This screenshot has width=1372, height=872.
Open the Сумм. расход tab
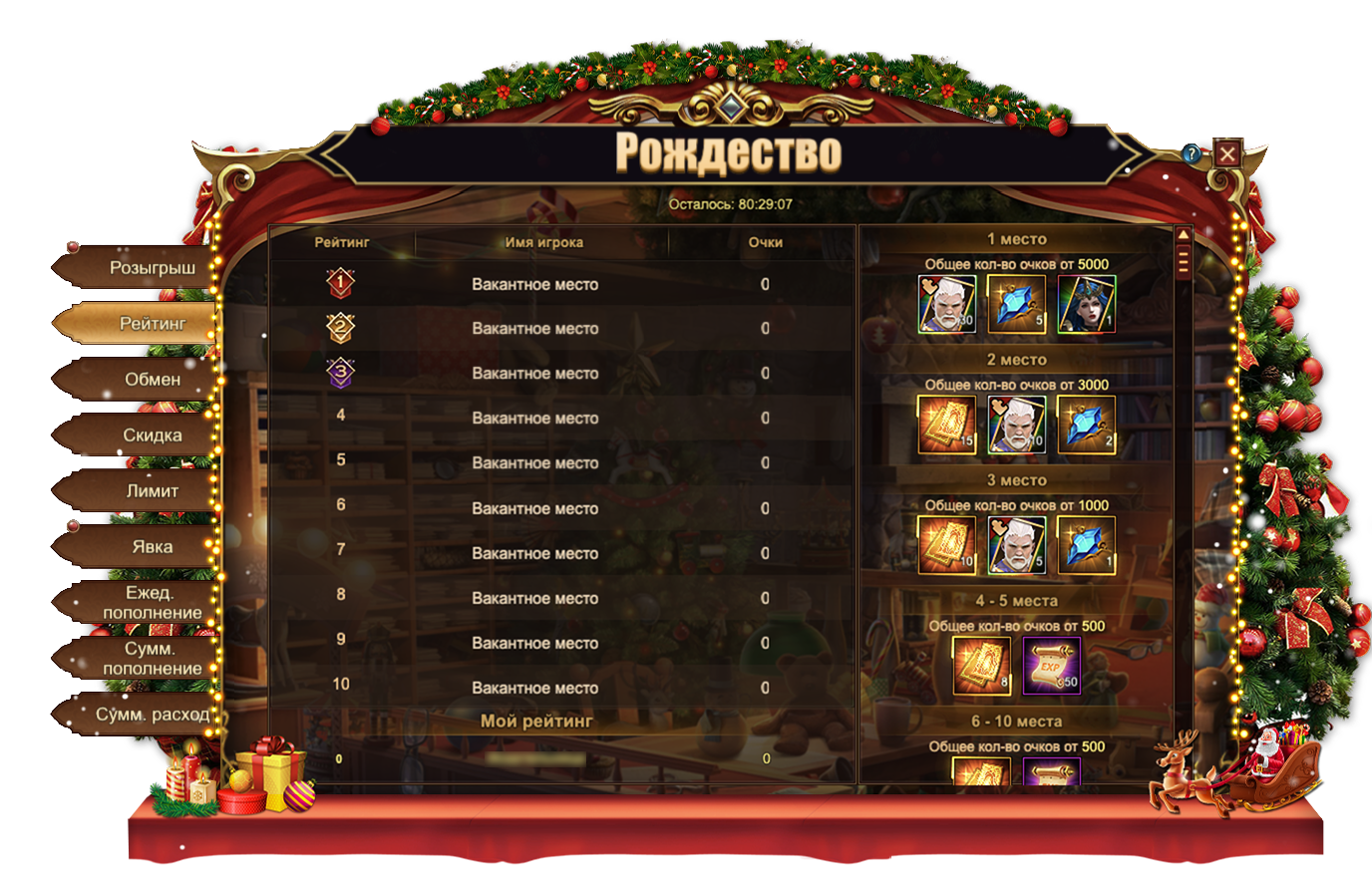(152, 715)
